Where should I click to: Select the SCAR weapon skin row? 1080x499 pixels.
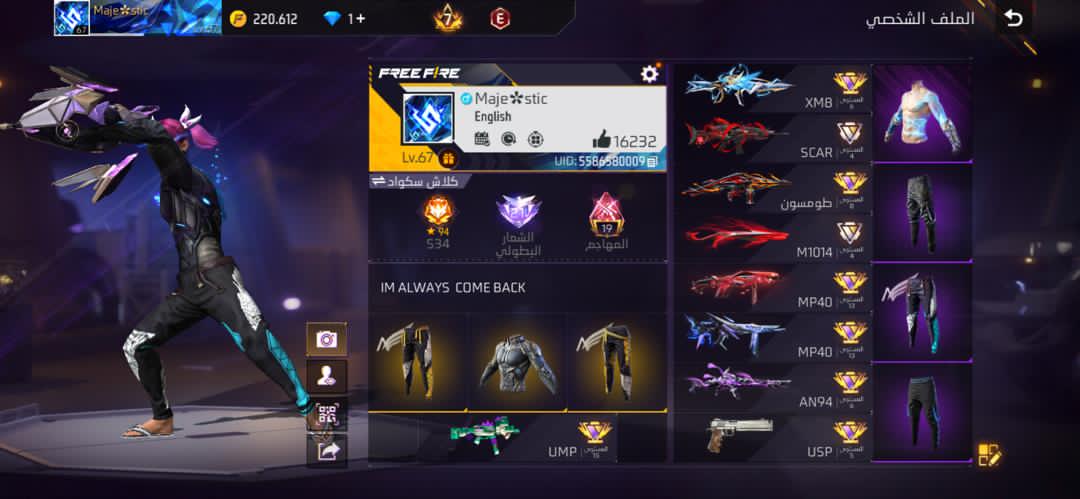click(x=770, y=137)
